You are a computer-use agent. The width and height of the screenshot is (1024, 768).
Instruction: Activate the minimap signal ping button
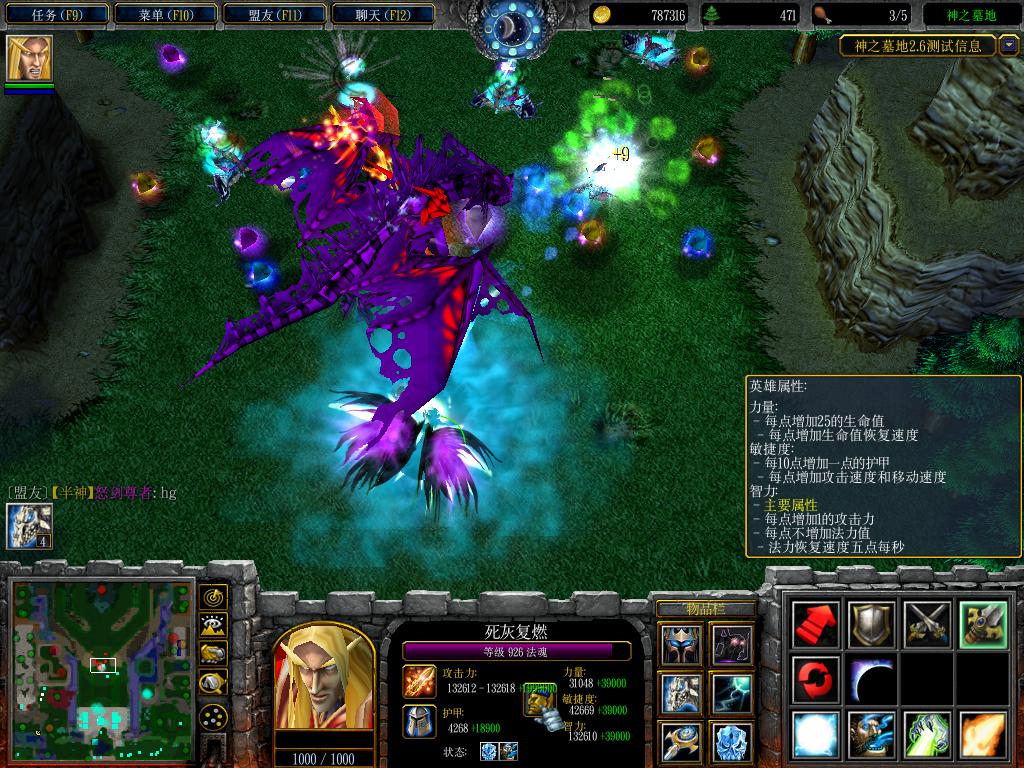(x=213, y=598)
